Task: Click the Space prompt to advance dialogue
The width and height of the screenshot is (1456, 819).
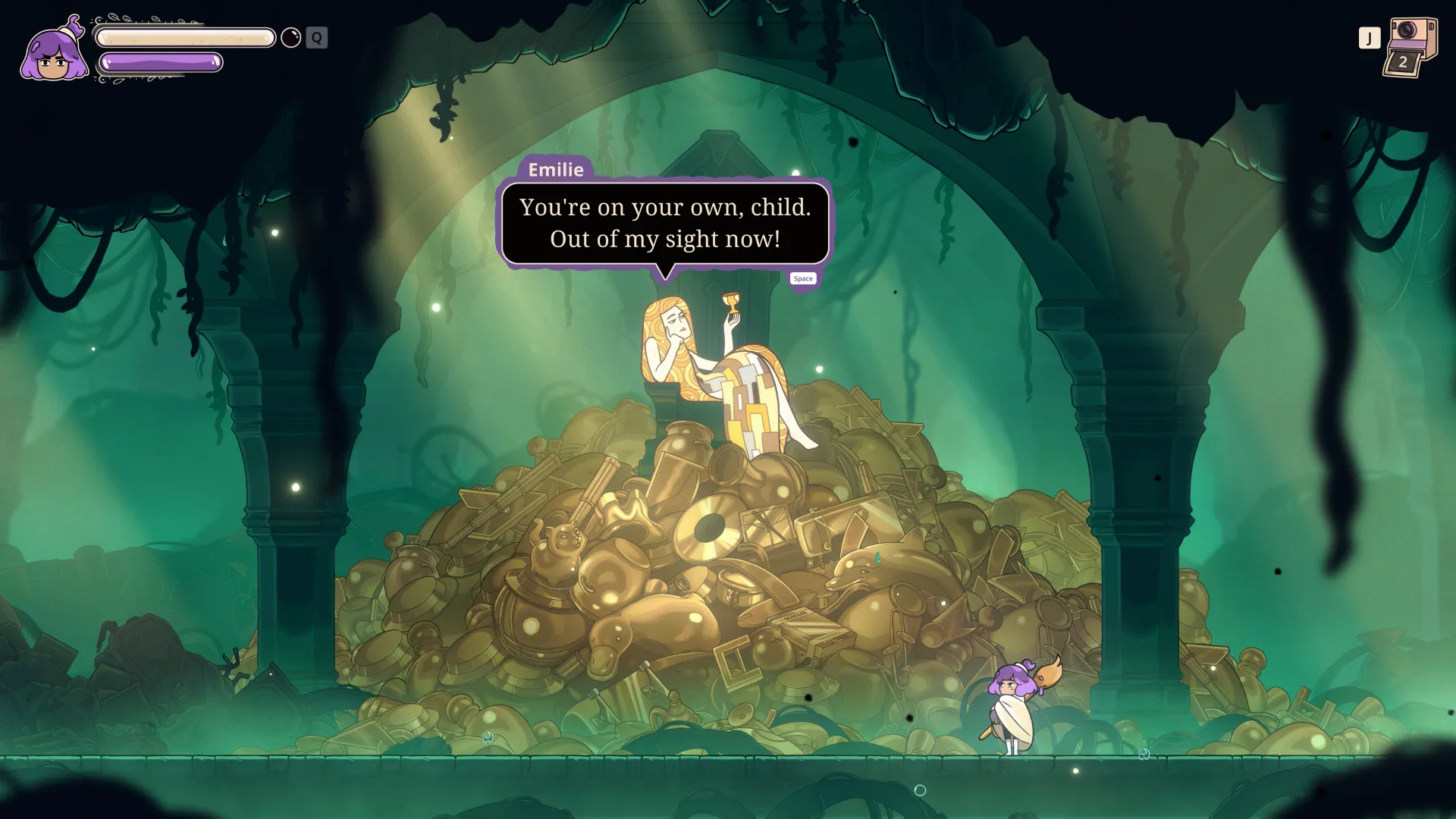Action: point(803,278)
